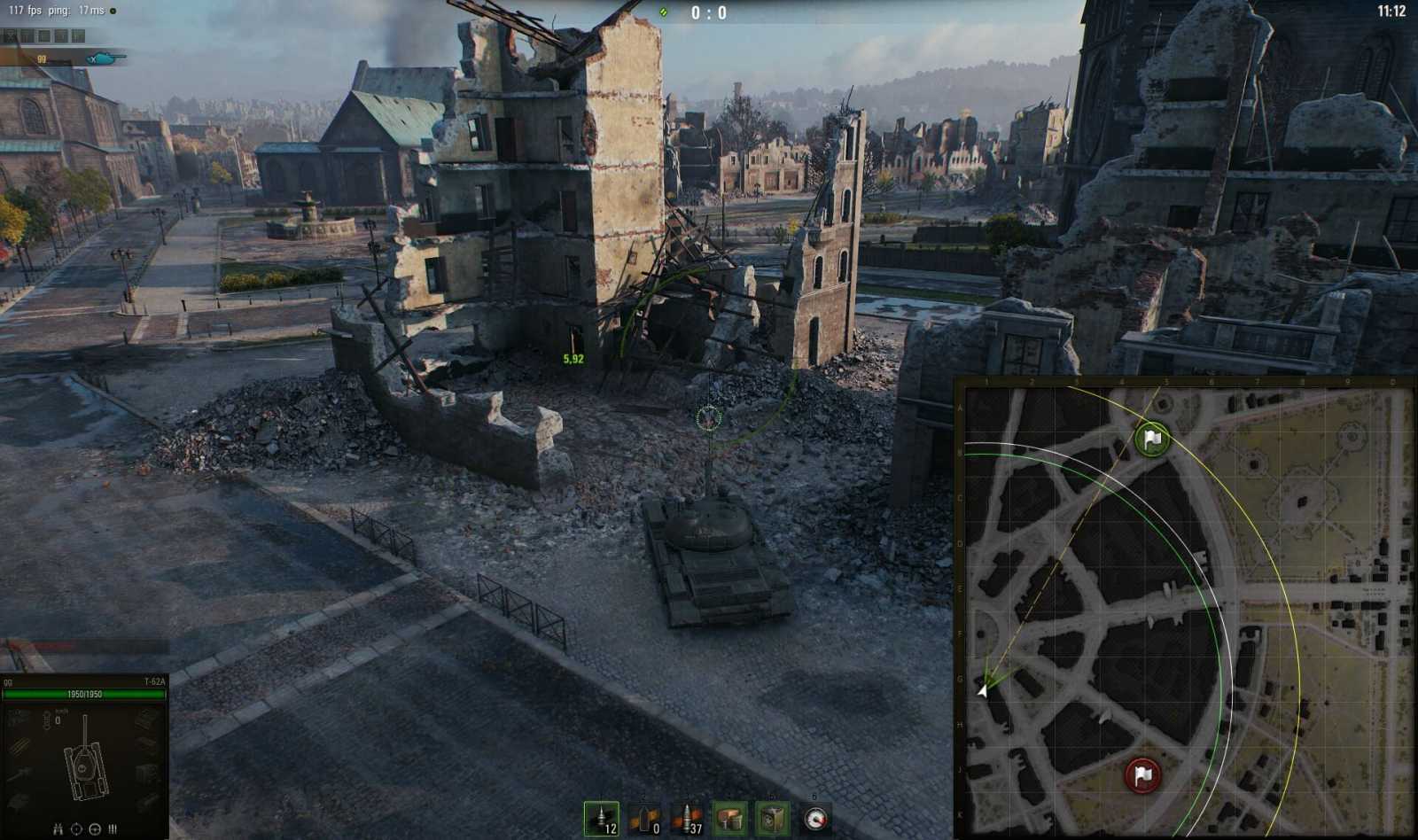Click the binoculars icon on the damage panel

(x=58, y=829)
